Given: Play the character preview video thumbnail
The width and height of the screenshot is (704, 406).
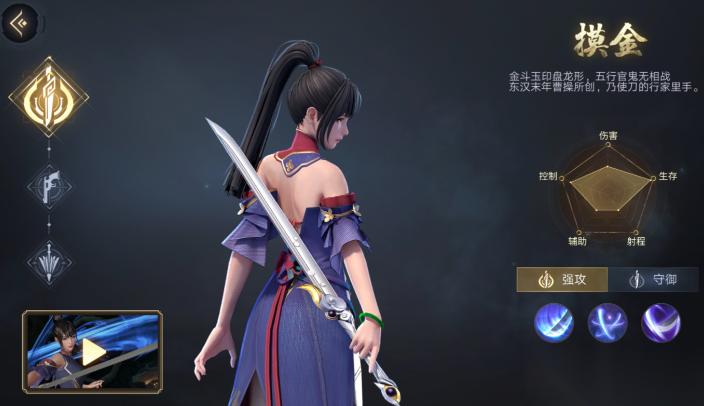Looking at the screenshot, I should (92, 350).
